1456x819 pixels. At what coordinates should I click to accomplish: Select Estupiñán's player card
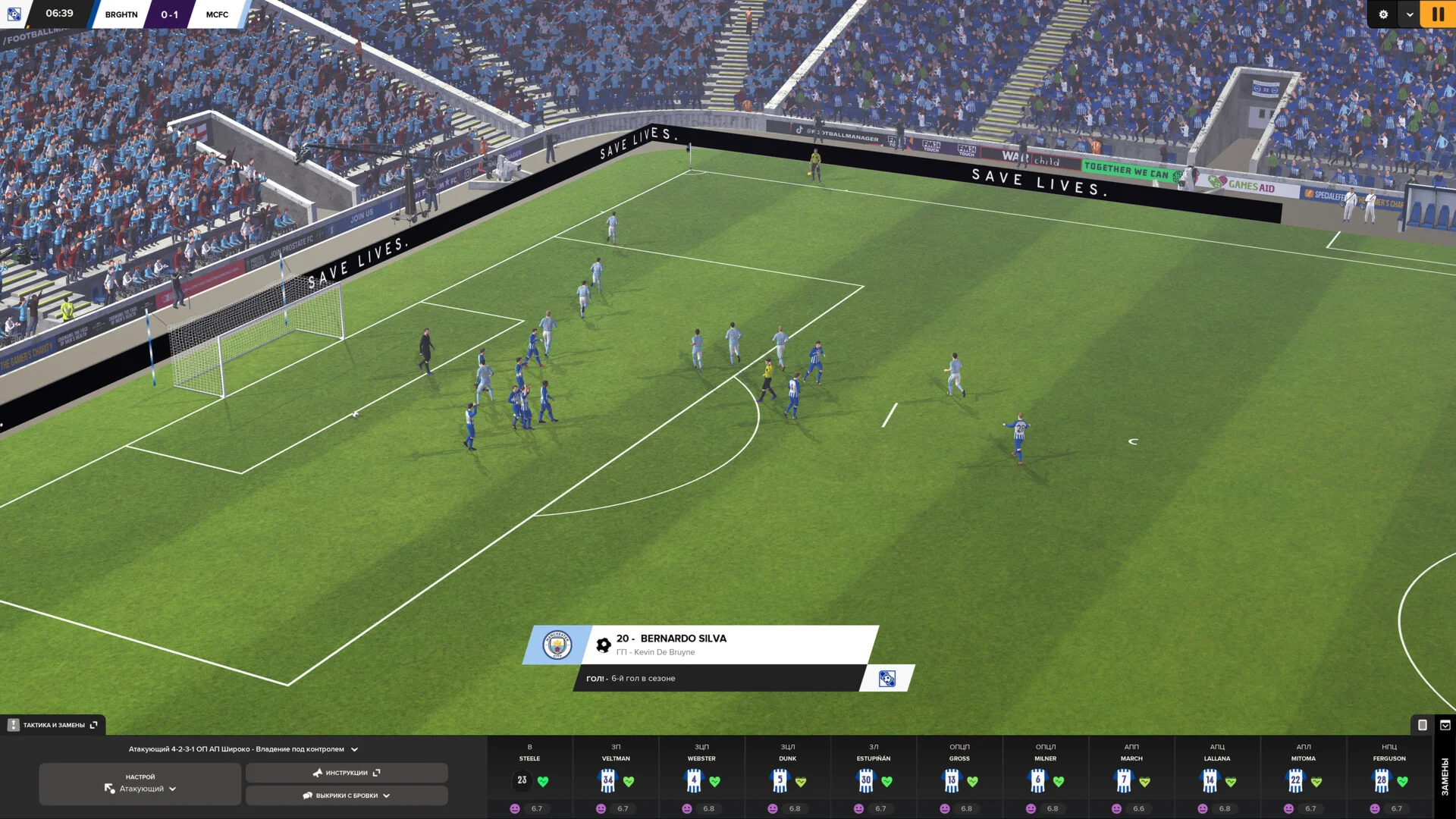[874, 777]
